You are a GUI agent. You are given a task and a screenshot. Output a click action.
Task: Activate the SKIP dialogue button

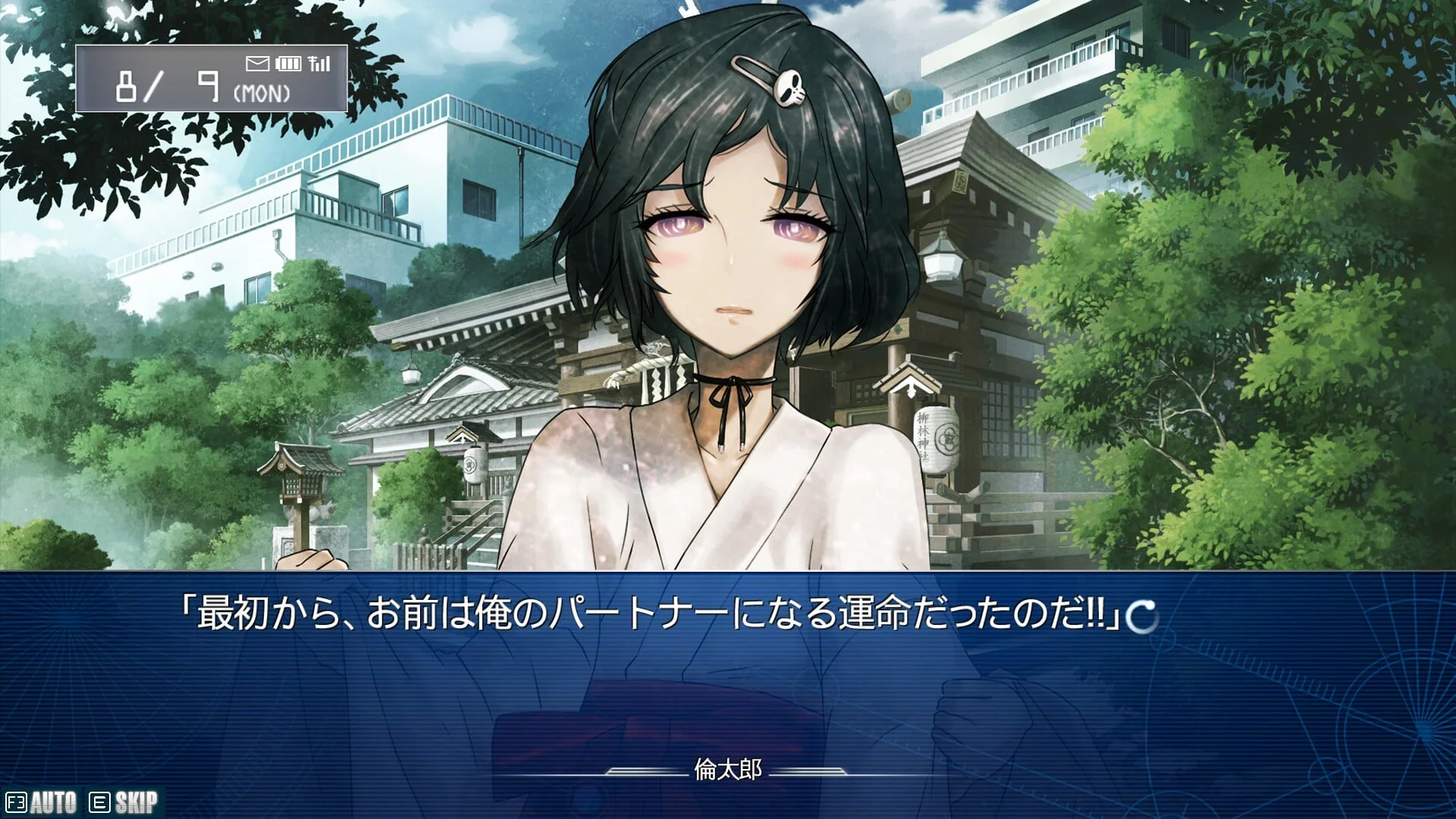coord(125,802)
